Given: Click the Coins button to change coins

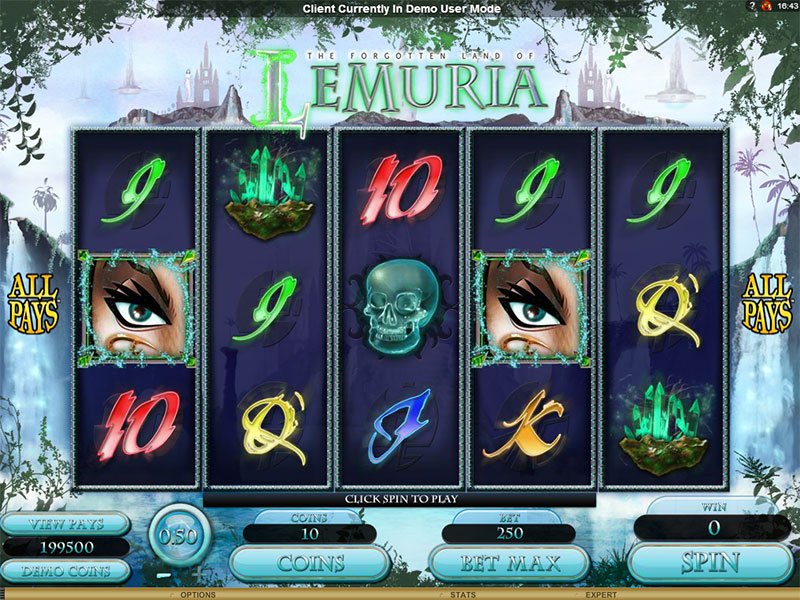Looking at the screenshot, I should tap(310, 563).
